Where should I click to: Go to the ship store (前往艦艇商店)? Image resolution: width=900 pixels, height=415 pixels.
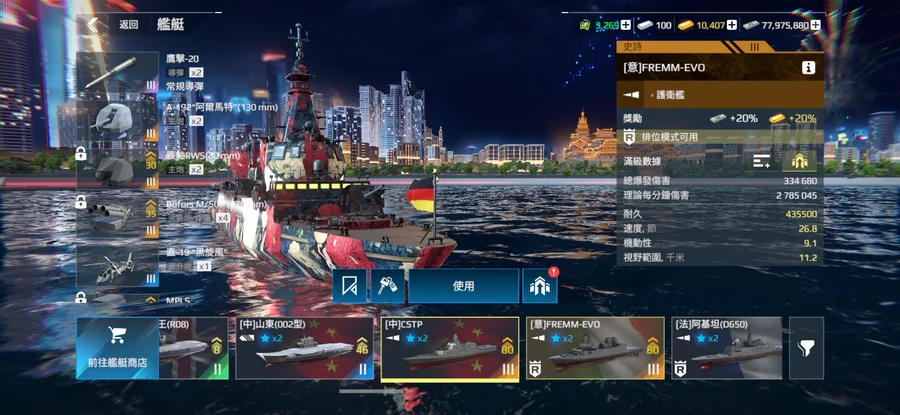(x=116, y=348)
